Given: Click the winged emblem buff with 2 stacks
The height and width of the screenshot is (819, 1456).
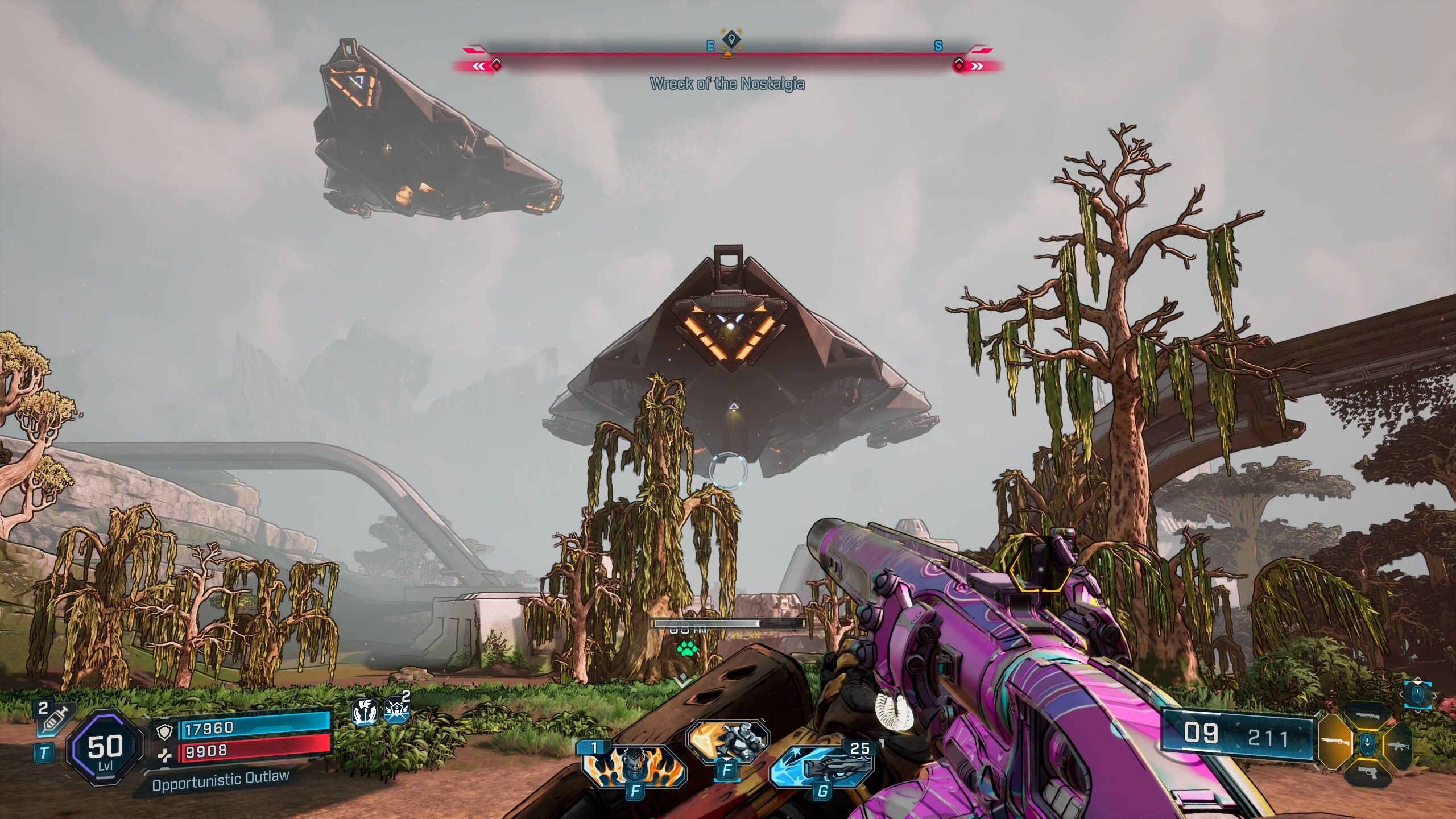Looking at the screenshot, I should pos(396,711).
